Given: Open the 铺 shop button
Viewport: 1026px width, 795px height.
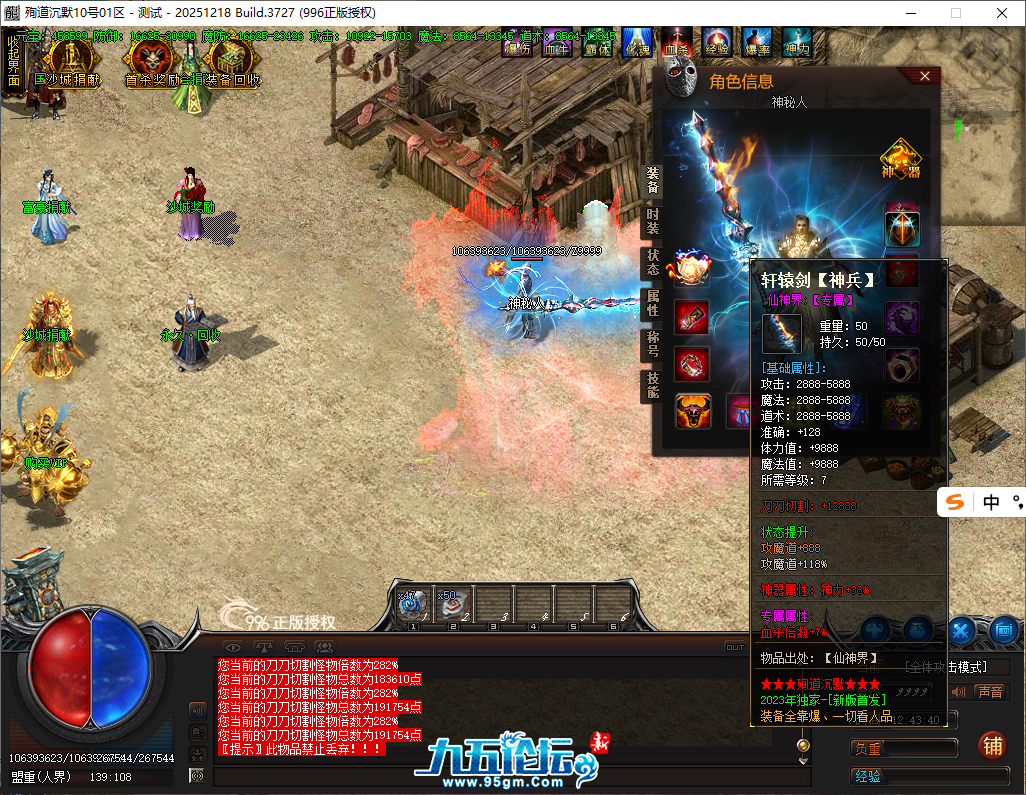Looking at the screenshot, I should click(x=993, y=746).
